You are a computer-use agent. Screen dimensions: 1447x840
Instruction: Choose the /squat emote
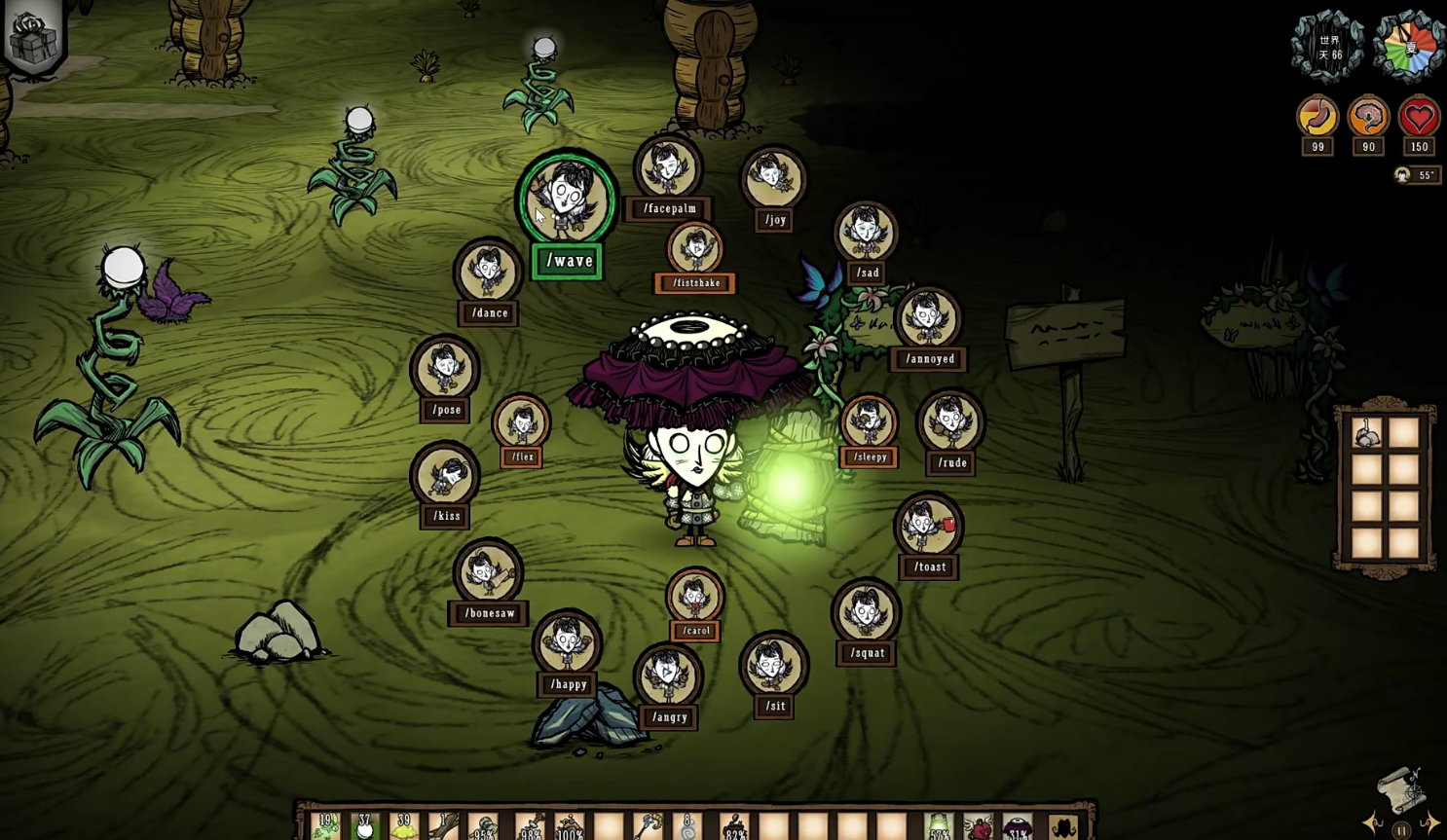tap(866, 613)
